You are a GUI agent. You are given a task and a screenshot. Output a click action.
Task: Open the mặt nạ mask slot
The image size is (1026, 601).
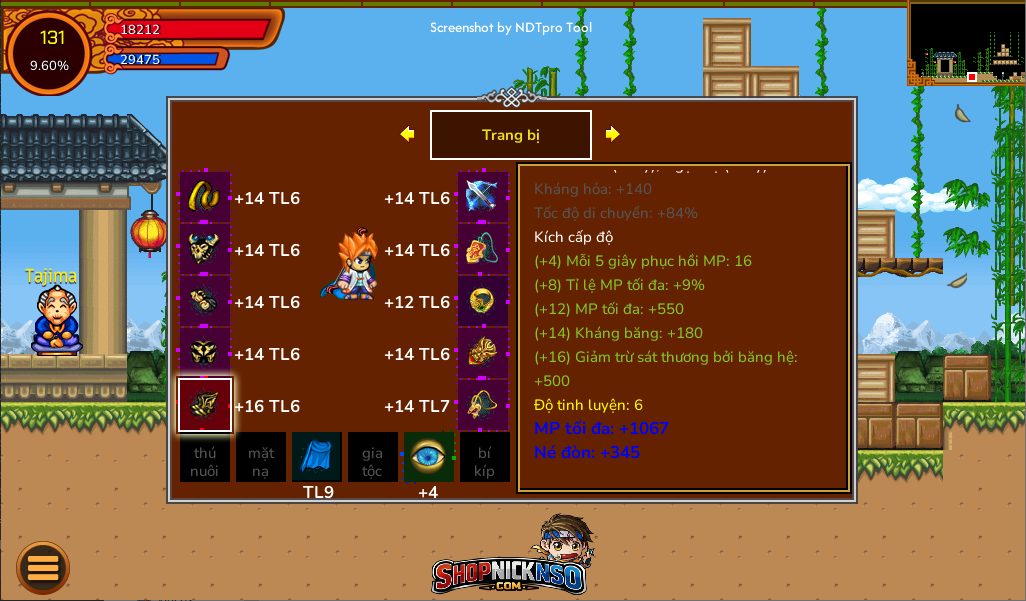[261, 457]
